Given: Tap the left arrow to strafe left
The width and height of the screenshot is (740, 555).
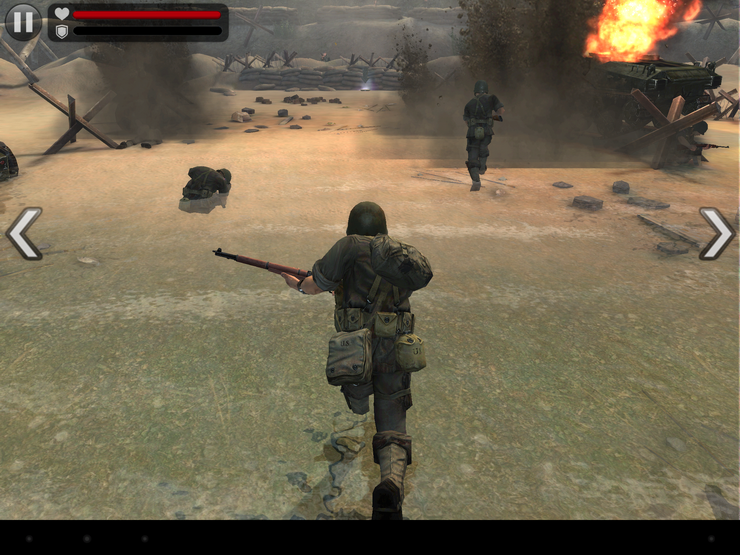Looking at the screenshot, I should point(24,234).
